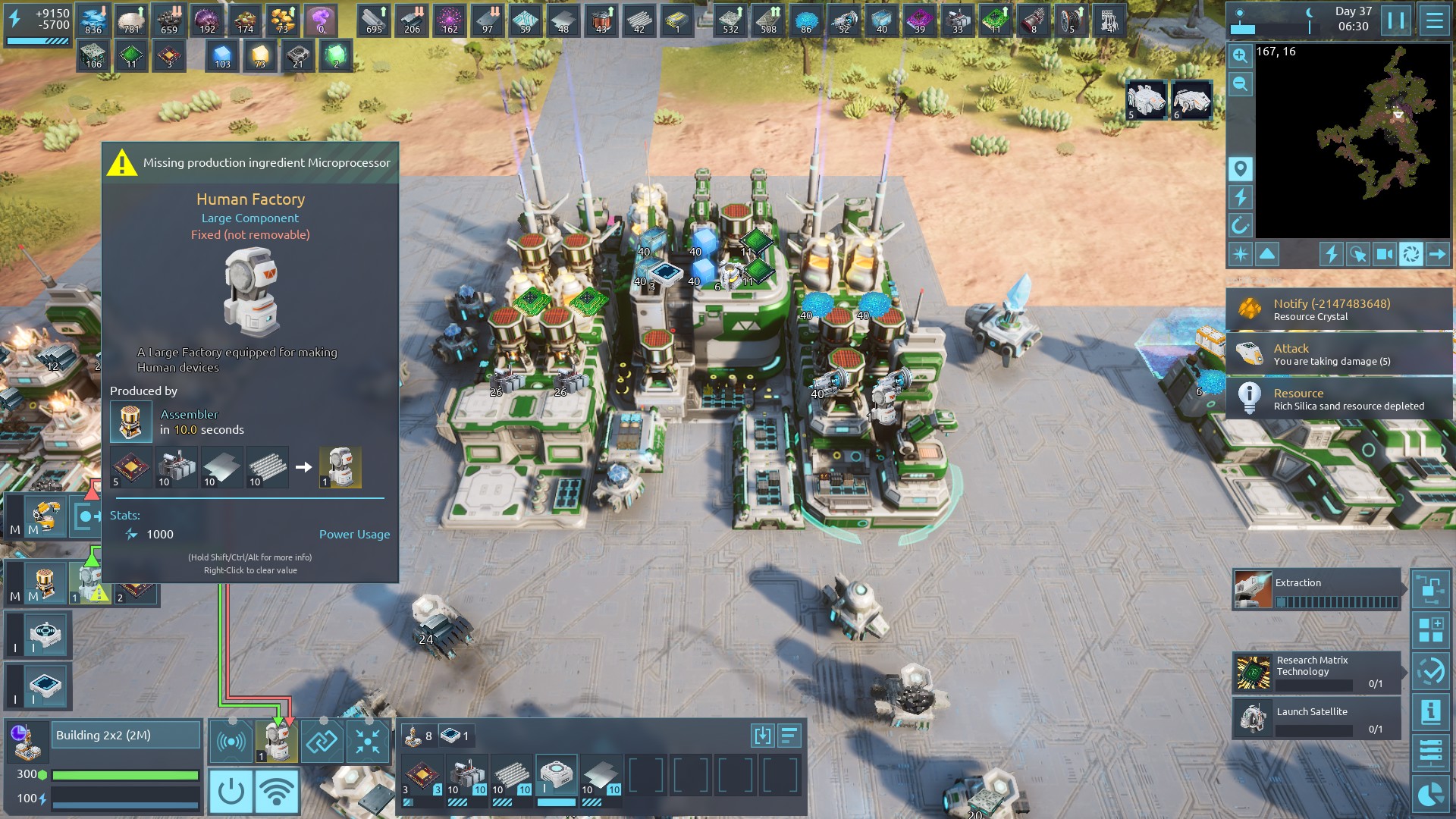Select the Human Factory component slot
1456x819 pixels.
(x=276, y=741)
